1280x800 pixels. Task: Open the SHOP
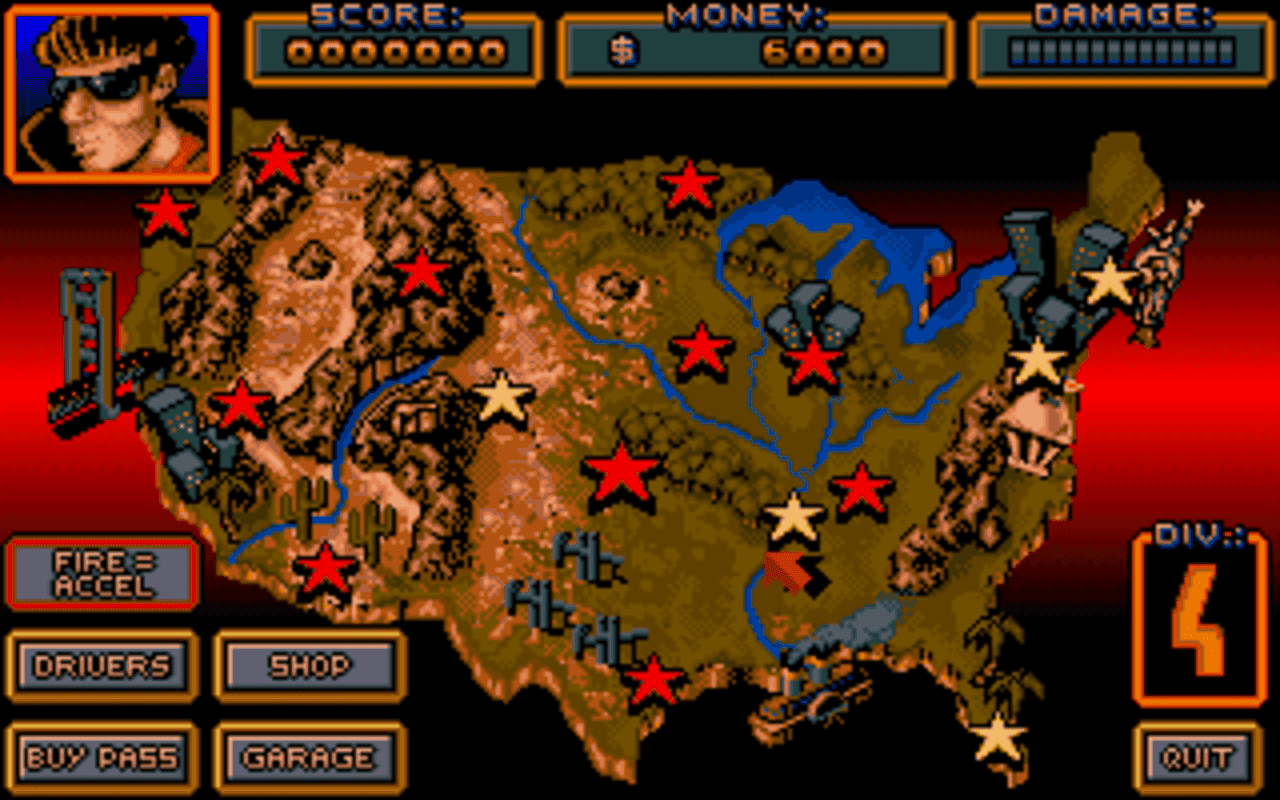[307, 666]
